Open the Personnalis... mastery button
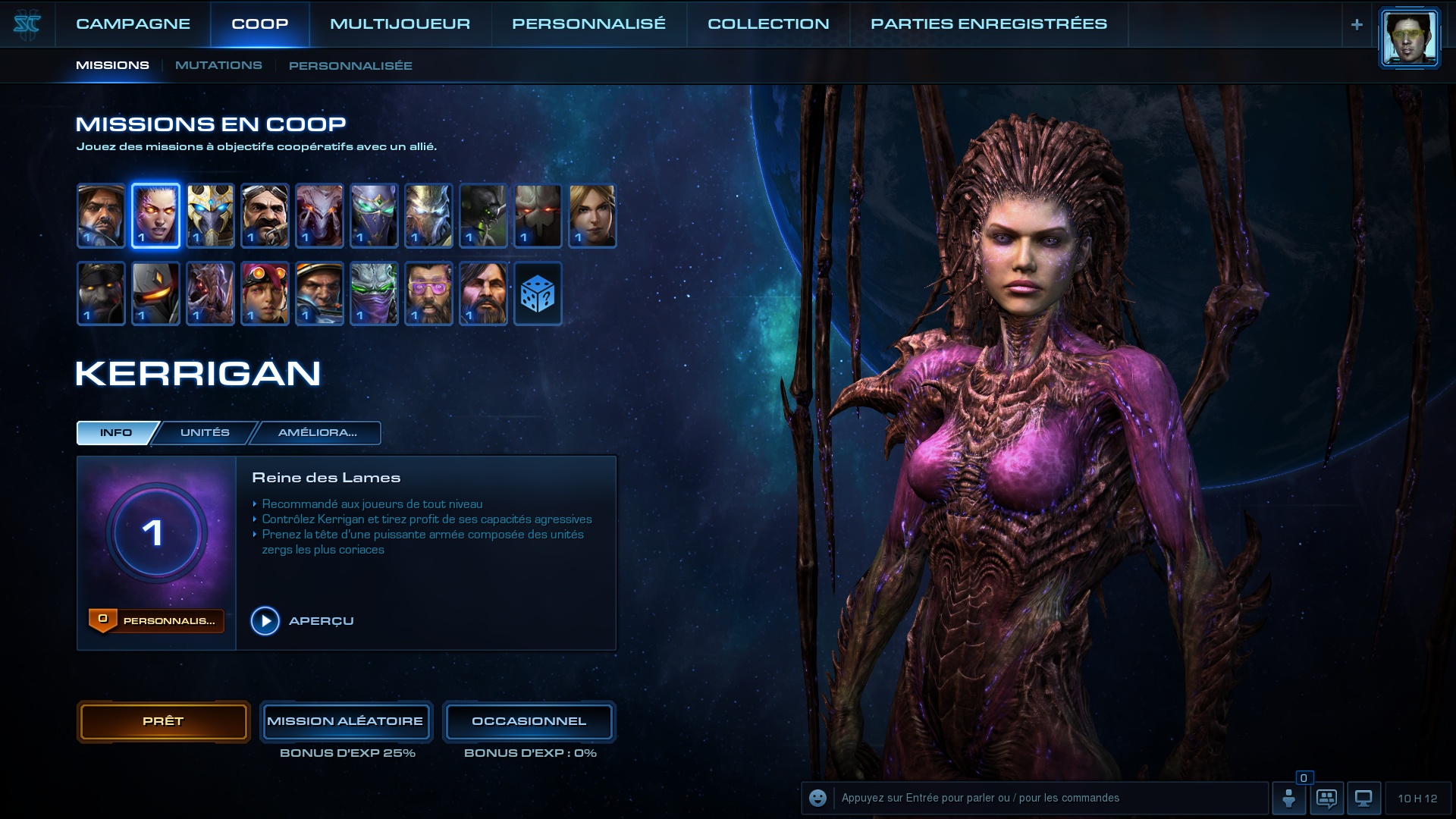1456x819 pixels. coord(156,621)
